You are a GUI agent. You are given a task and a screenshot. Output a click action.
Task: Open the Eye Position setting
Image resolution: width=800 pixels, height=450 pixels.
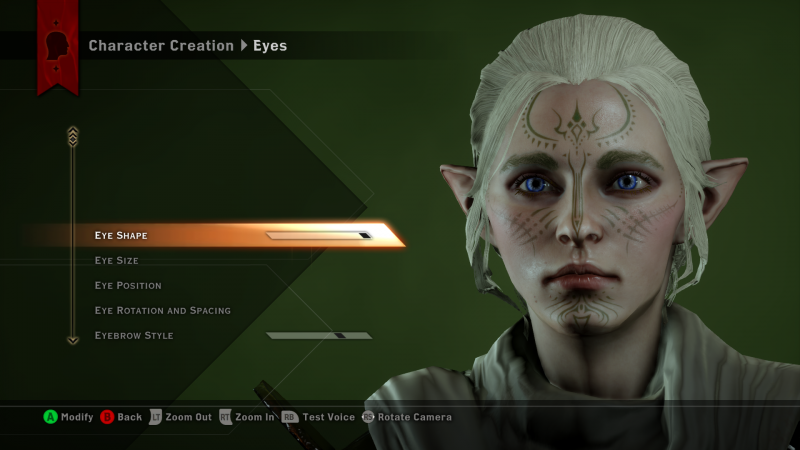[x=128, y=286]
